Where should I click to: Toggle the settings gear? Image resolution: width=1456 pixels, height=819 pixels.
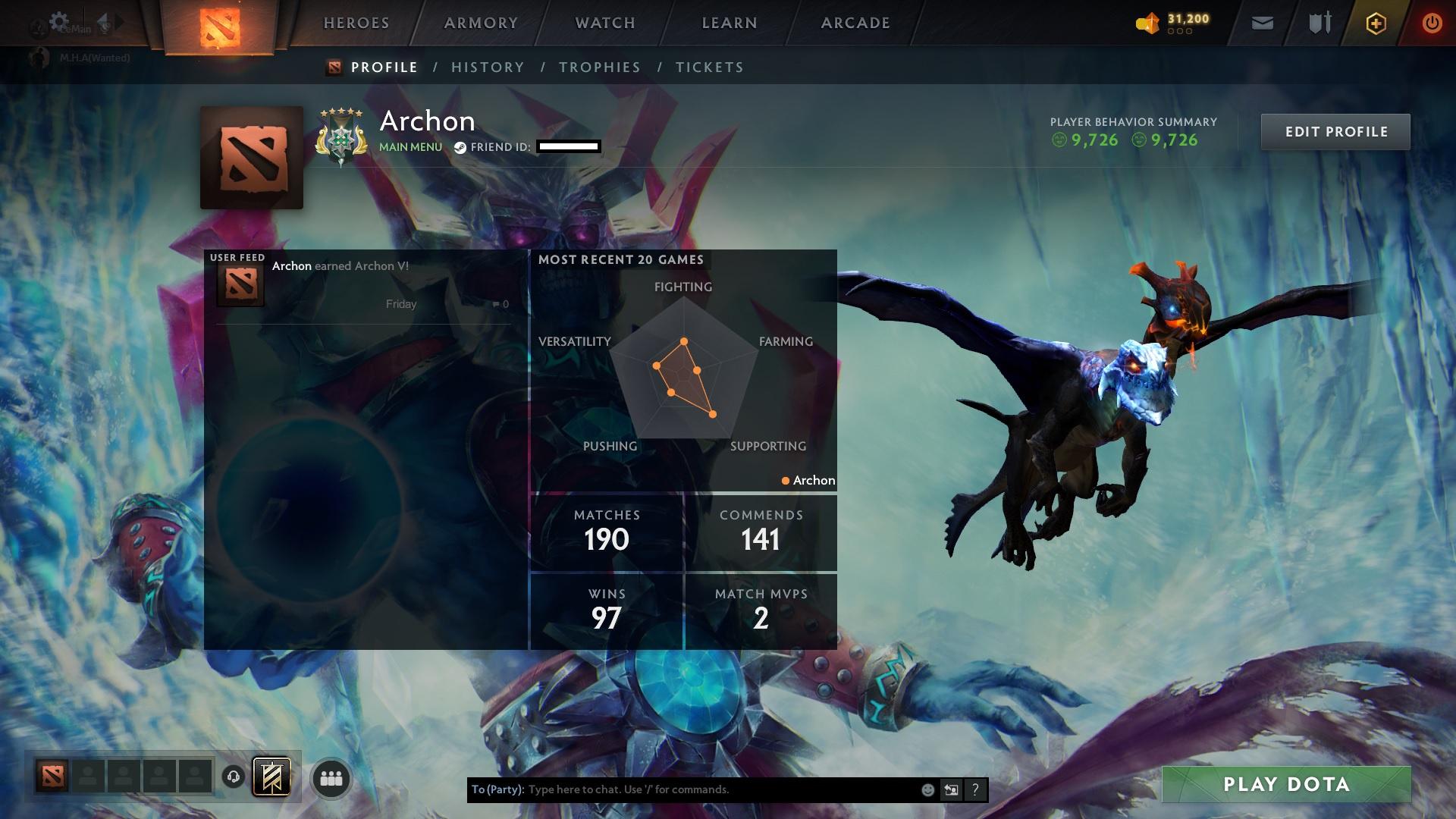pos(60,20)
